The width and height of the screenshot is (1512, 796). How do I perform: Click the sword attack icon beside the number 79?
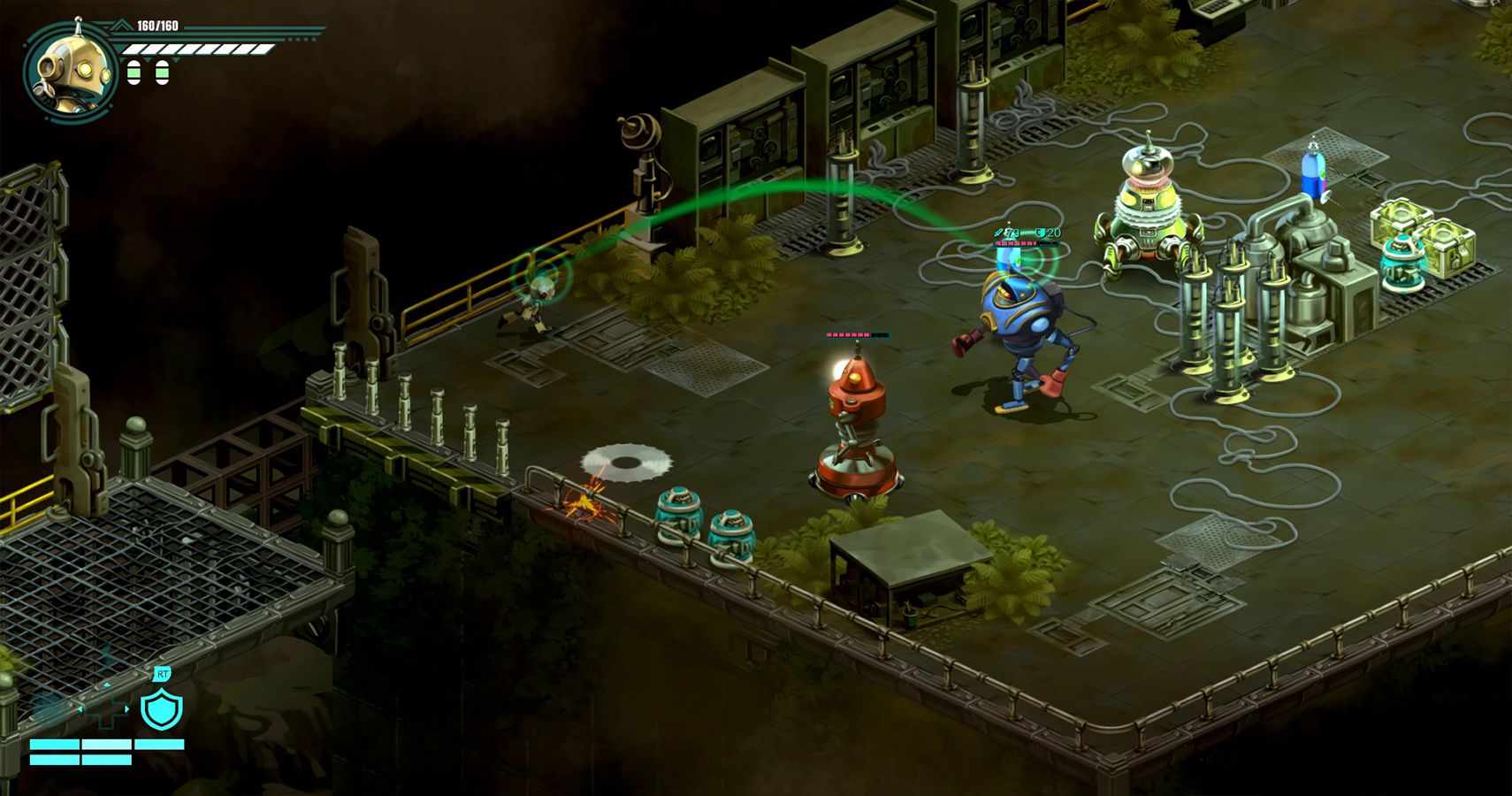coord(999,233)
